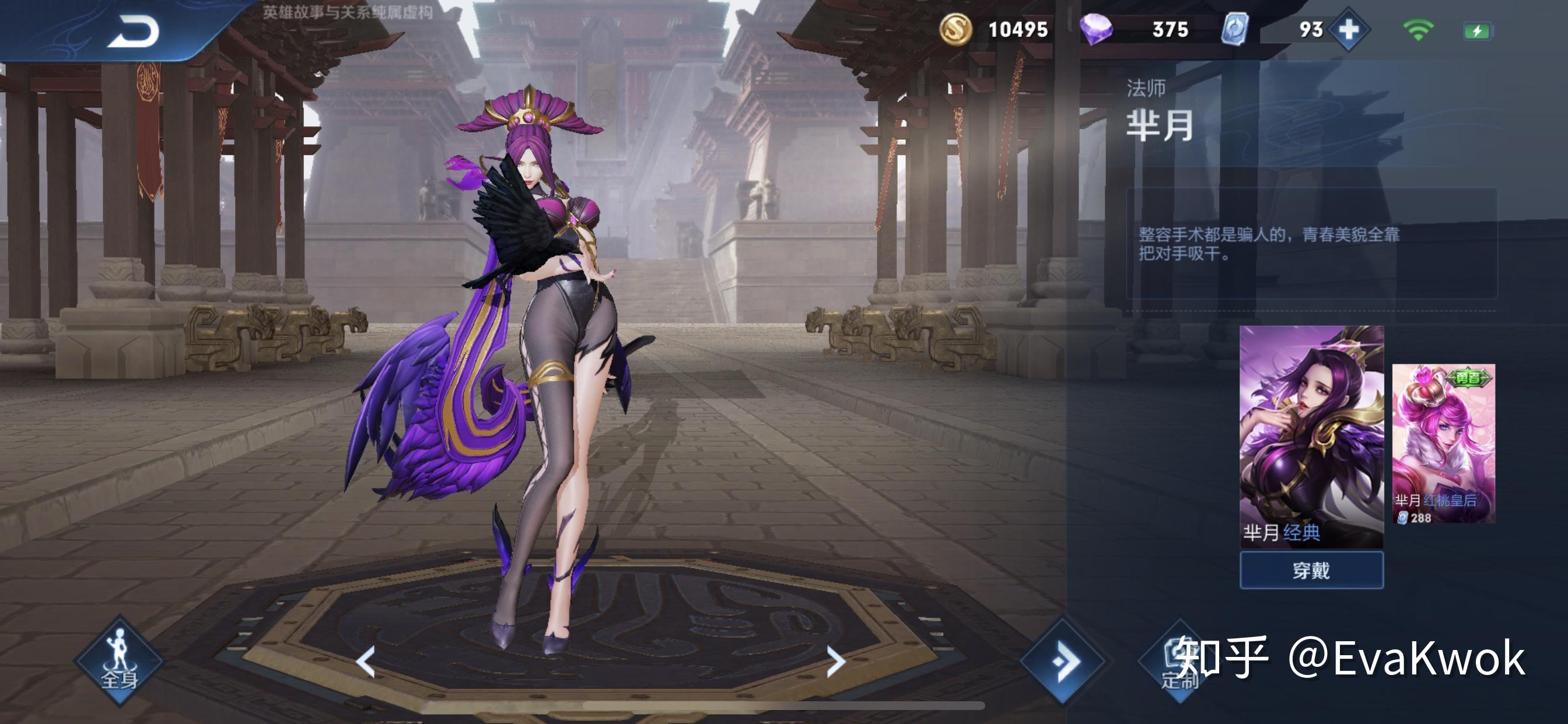1568x724 pixels.
Task: Tap the purple diamond currency icon
Action: click(1095, 29)
